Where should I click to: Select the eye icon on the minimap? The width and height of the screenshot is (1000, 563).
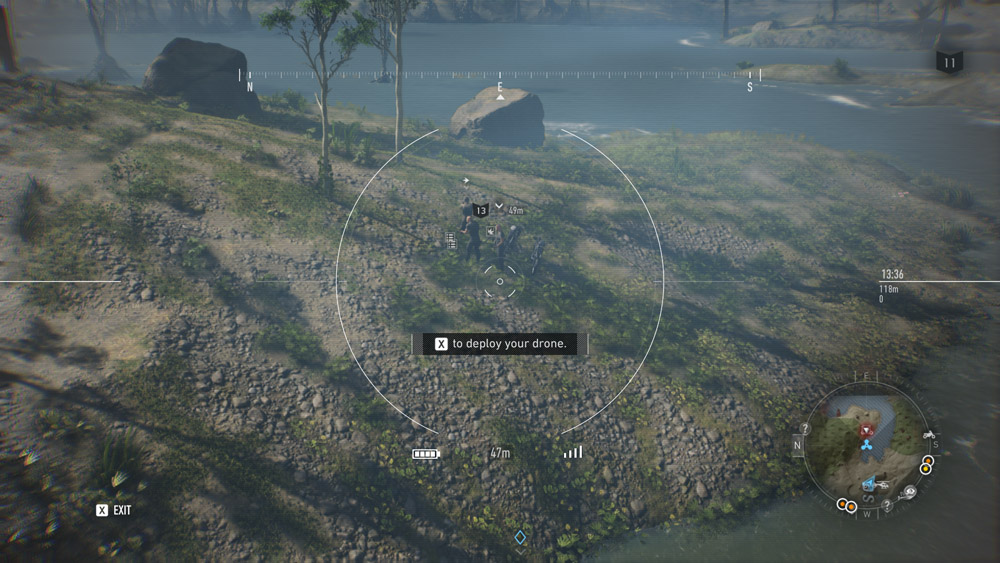909,492
